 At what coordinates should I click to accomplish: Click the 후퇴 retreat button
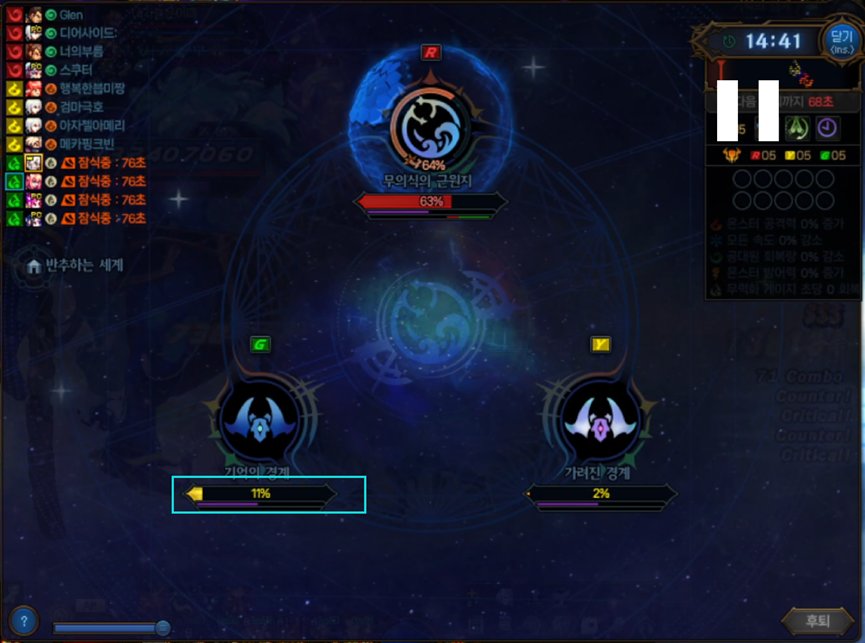pos(817,620)
